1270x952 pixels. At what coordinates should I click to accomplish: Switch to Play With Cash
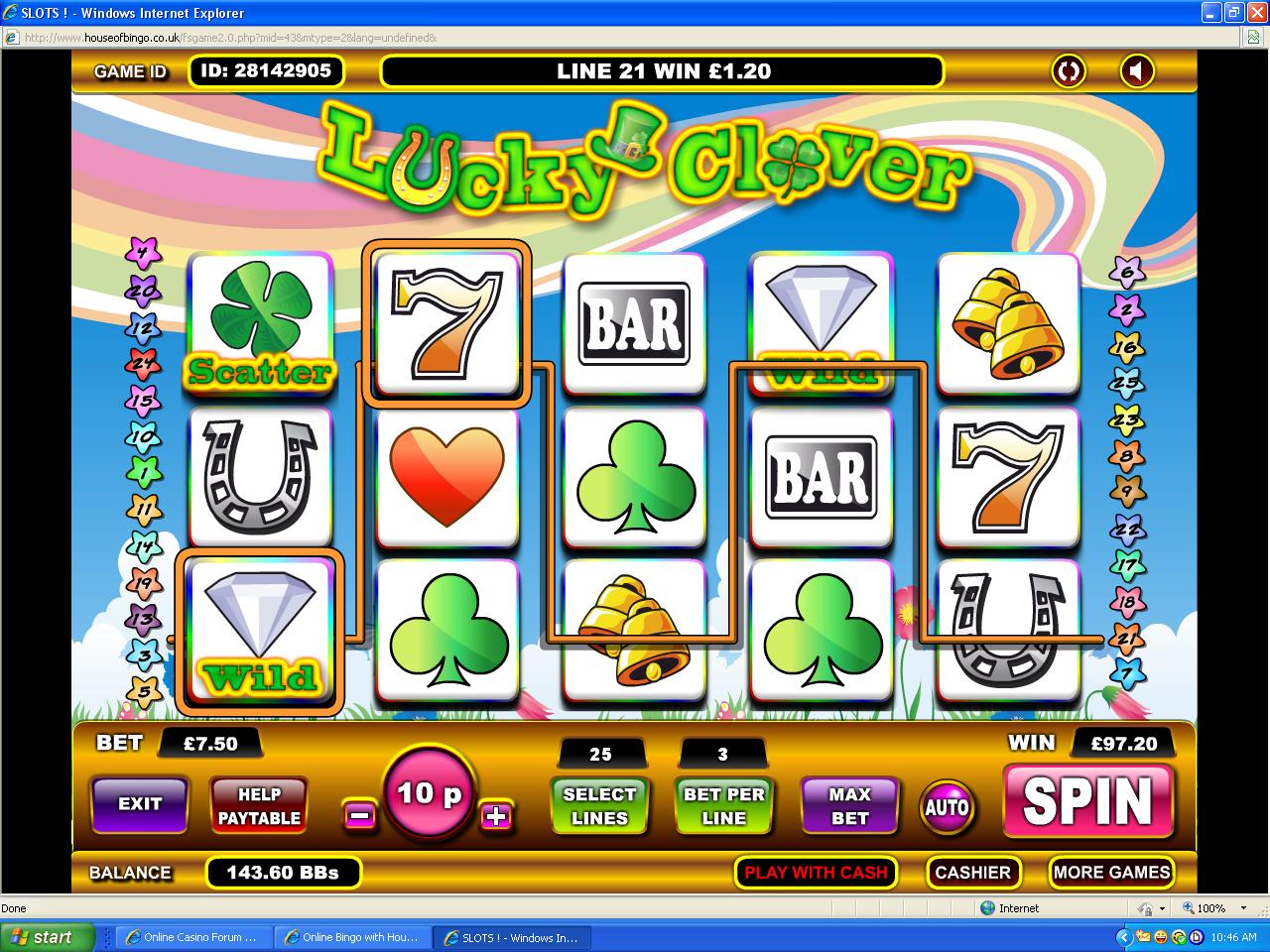pyautogui.click(x=816, y=873)
